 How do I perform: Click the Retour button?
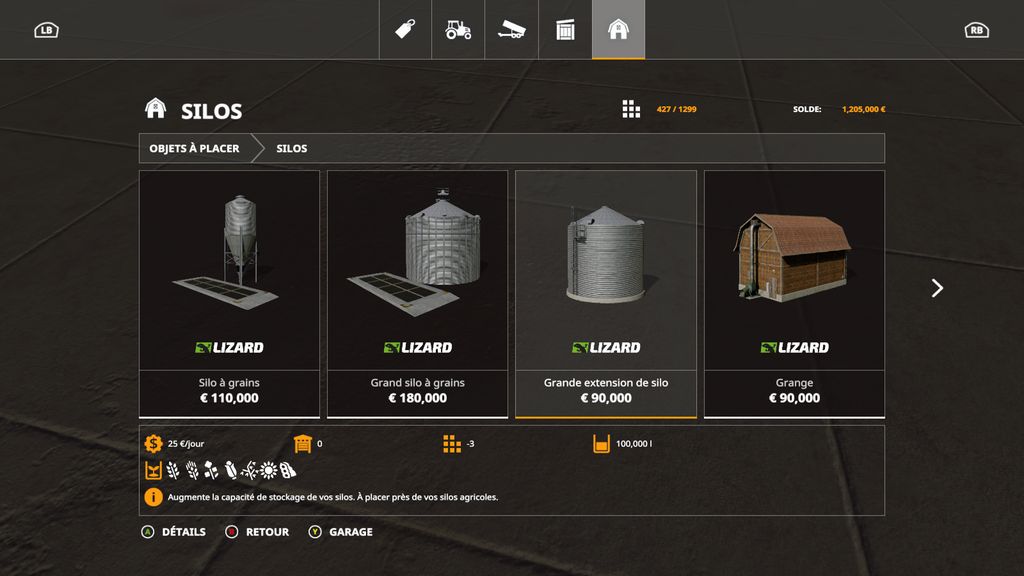[258, 532]
